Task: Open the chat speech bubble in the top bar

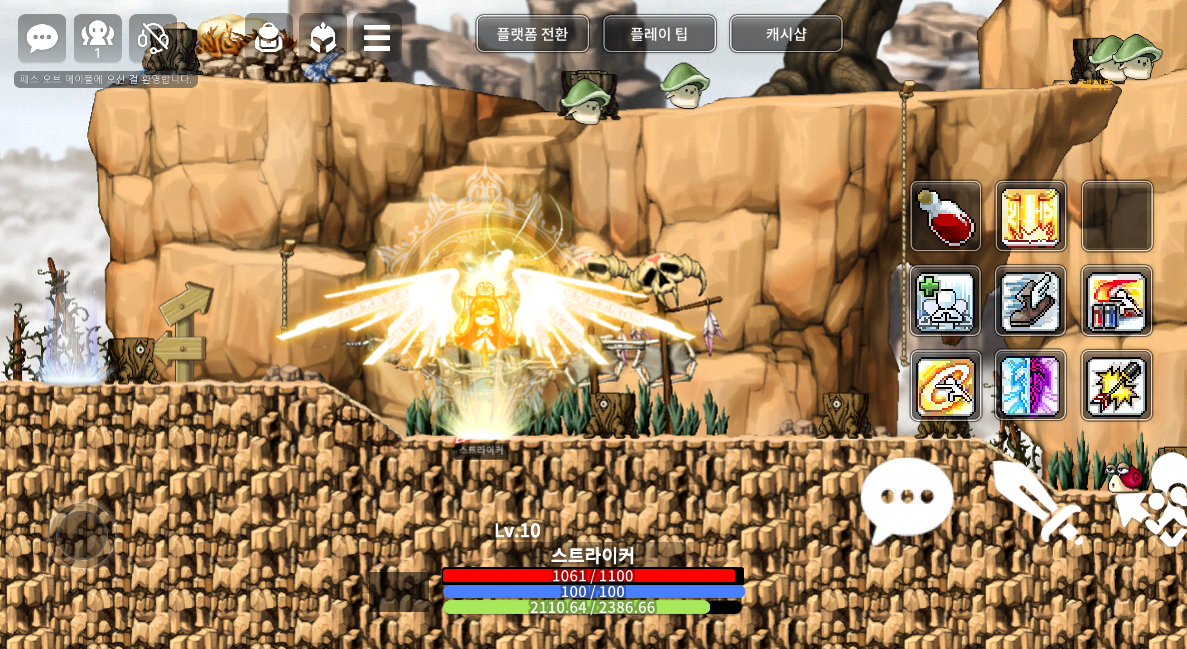Action: (42, 39)
